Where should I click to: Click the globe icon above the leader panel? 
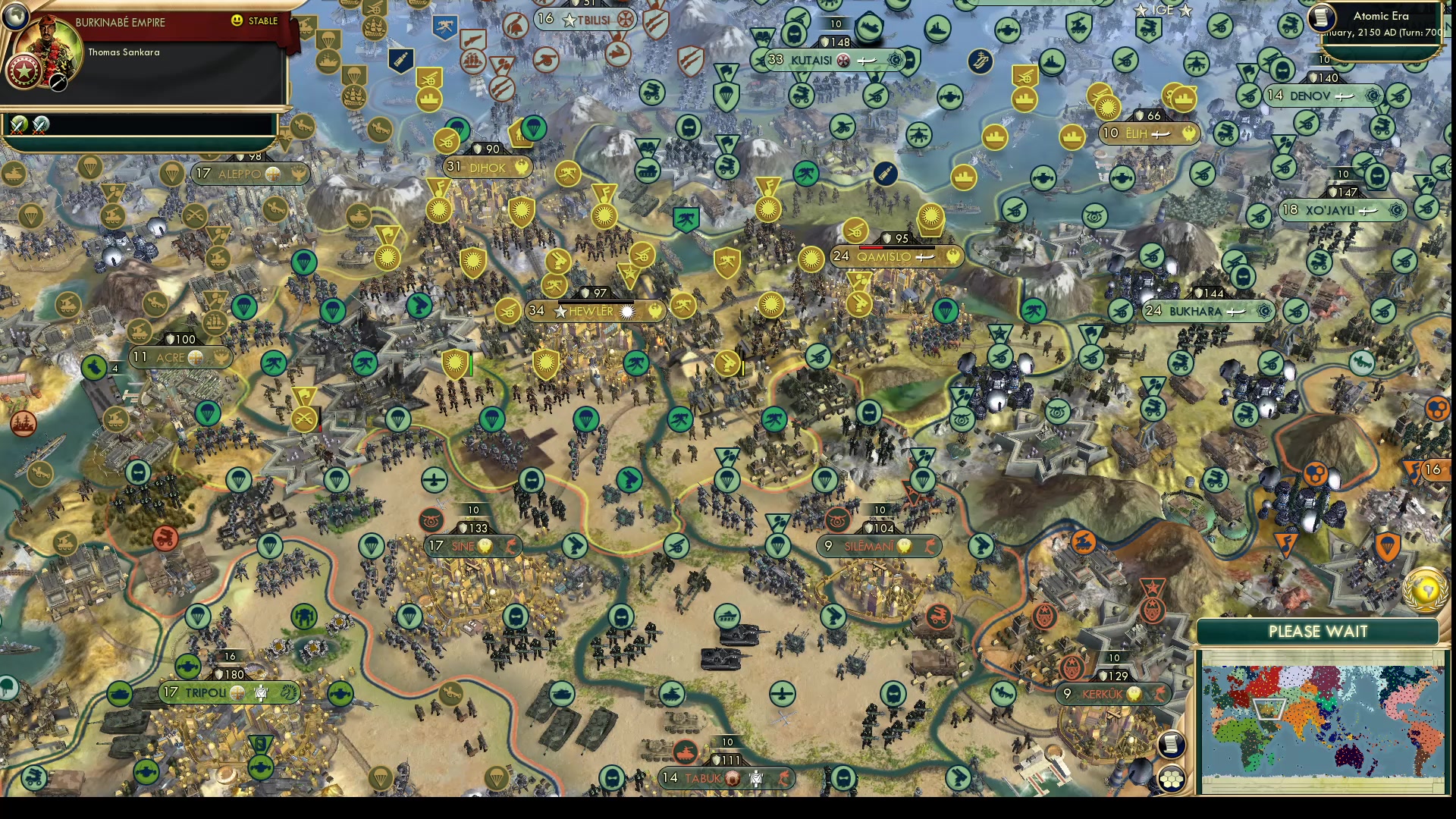point(15,17)
